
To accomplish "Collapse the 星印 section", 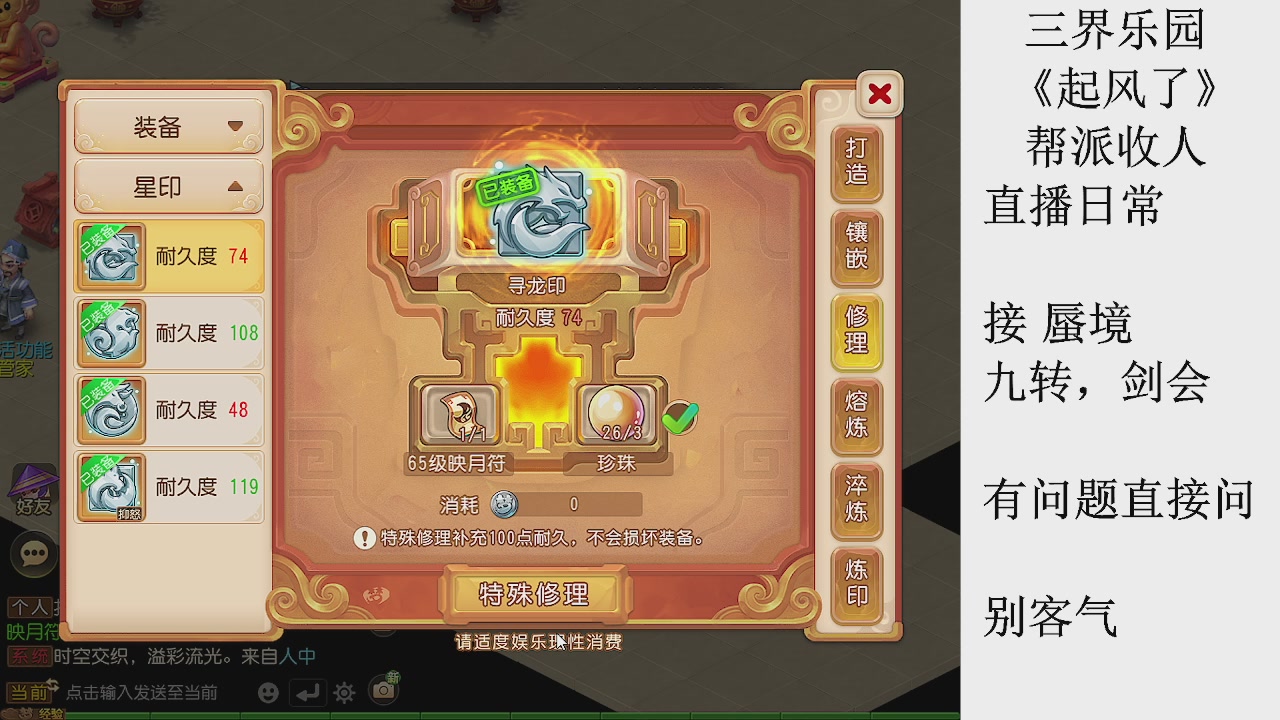I will [x=166, y=187].
